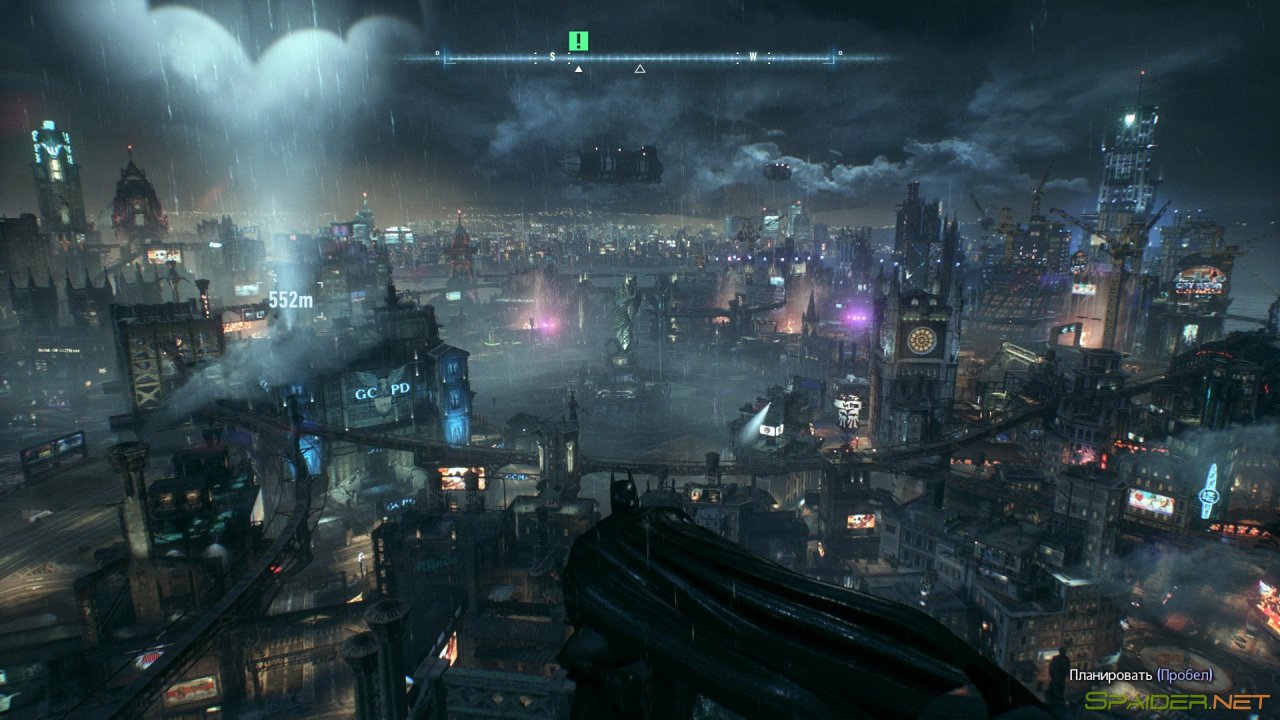Click the hollow triangle objective marker

(x=638, y=69)
